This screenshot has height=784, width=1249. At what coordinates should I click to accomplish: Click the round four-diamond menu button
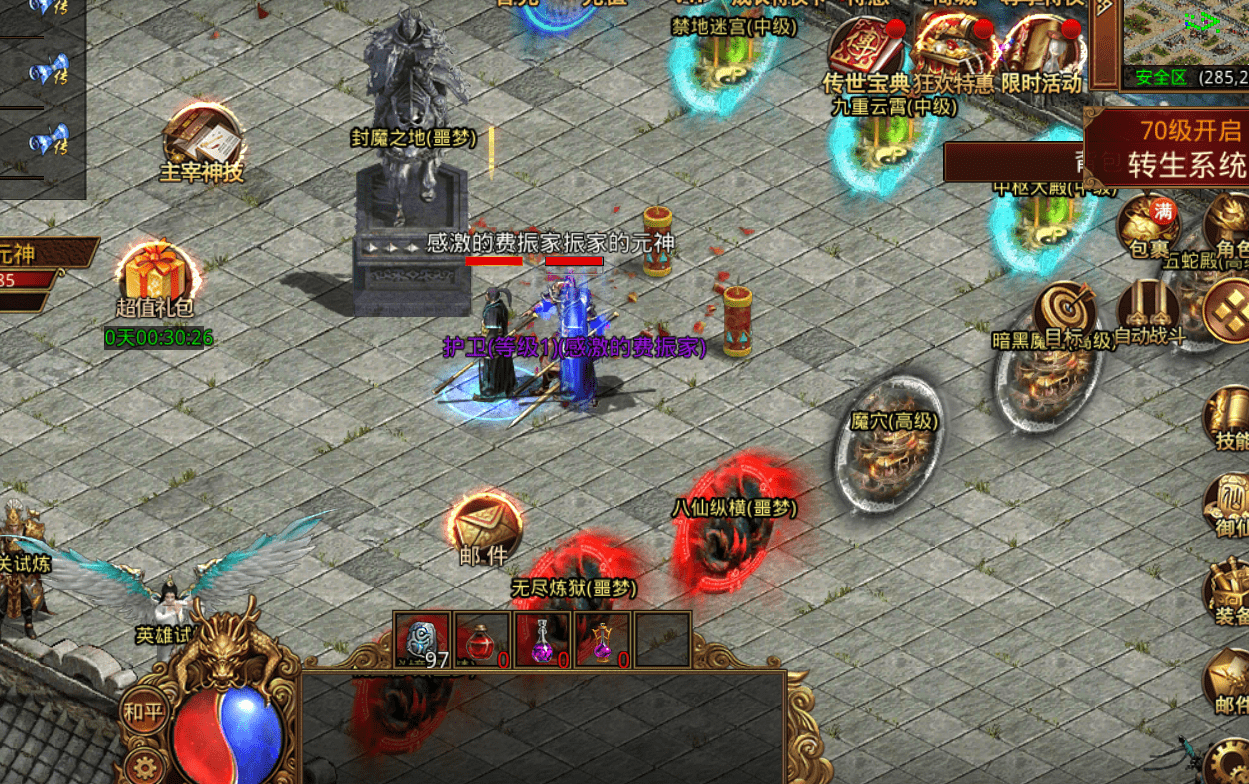(1226, 312)
